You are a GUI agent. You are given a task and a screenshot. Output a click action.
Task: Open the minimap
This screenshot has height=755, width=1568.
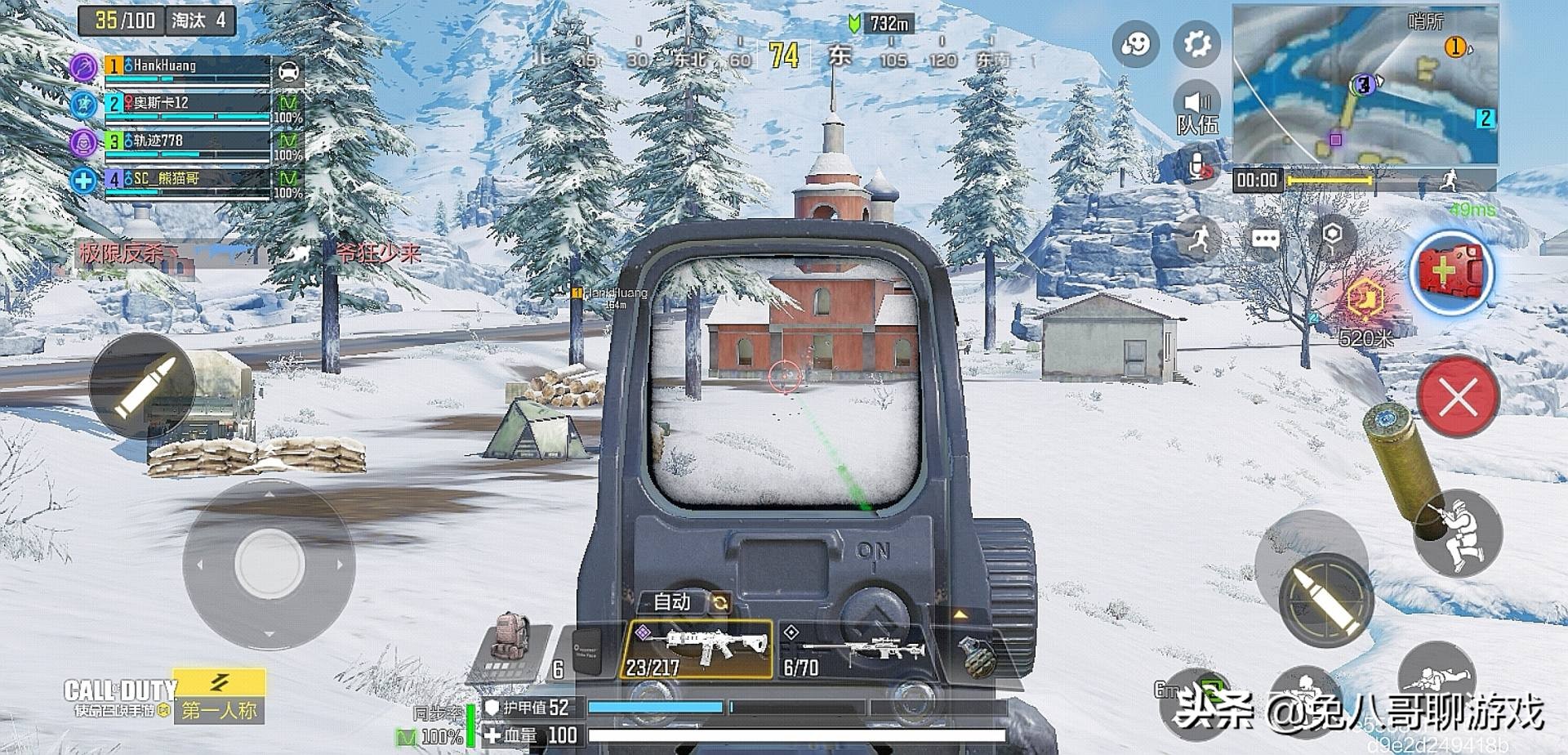click(x=1365, y=85)
